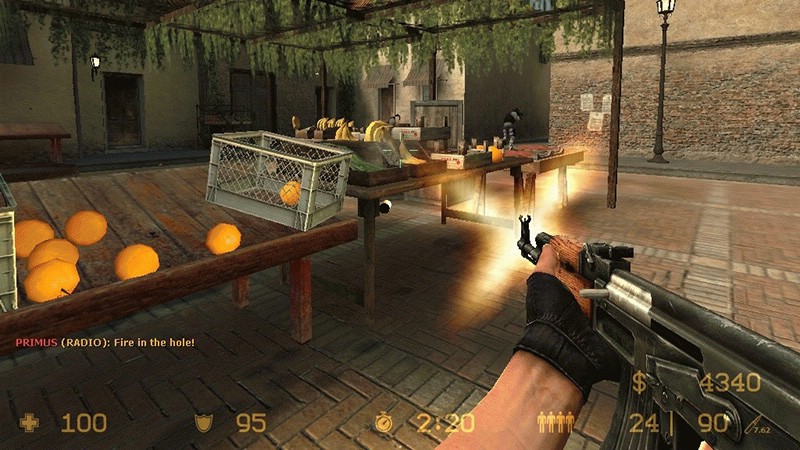Select the armor shield icon
The image size is (800, 450).
coord(203,423)
